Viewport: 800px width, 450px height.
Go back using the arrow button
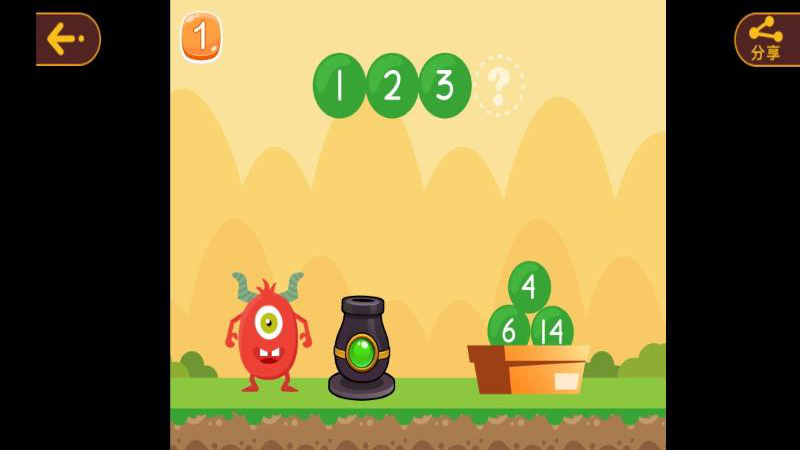68,39
